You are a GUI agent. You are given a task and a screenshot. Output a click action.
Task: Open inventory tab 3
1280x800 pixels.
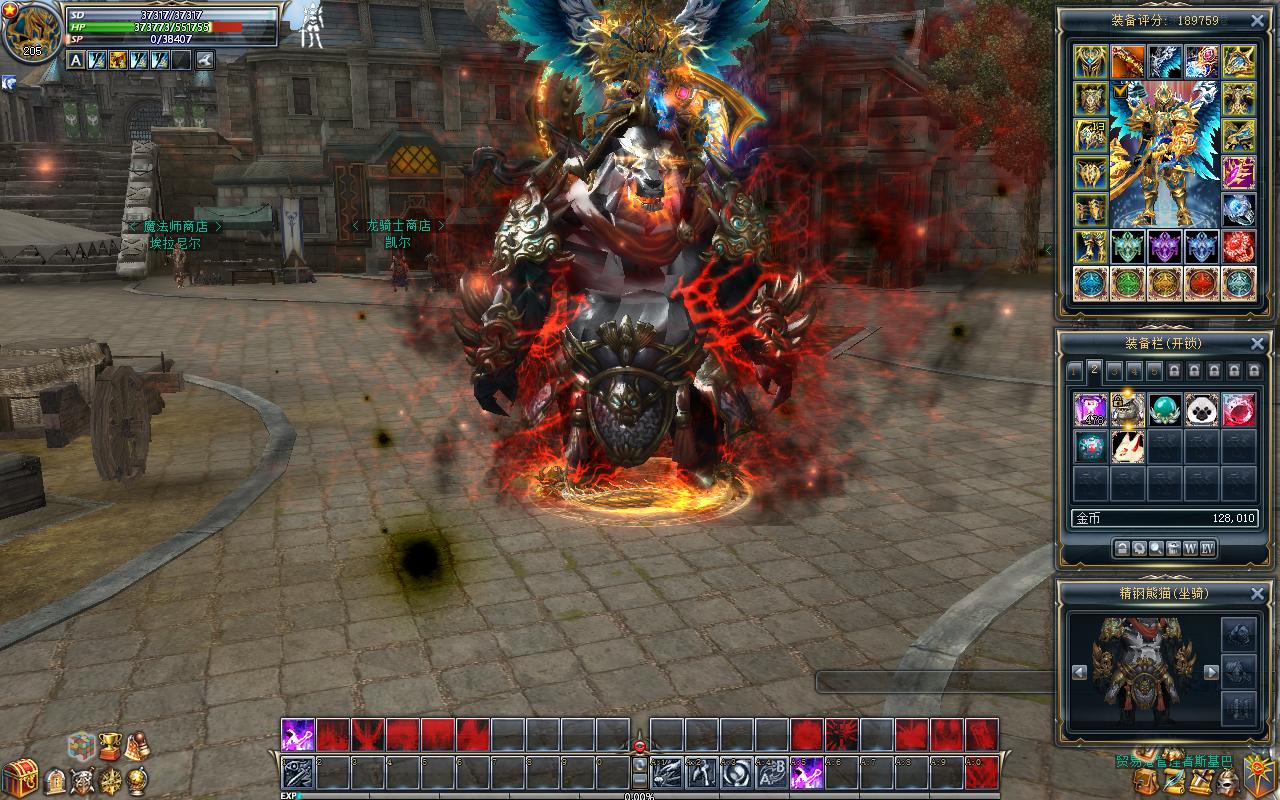point(1114,371)
